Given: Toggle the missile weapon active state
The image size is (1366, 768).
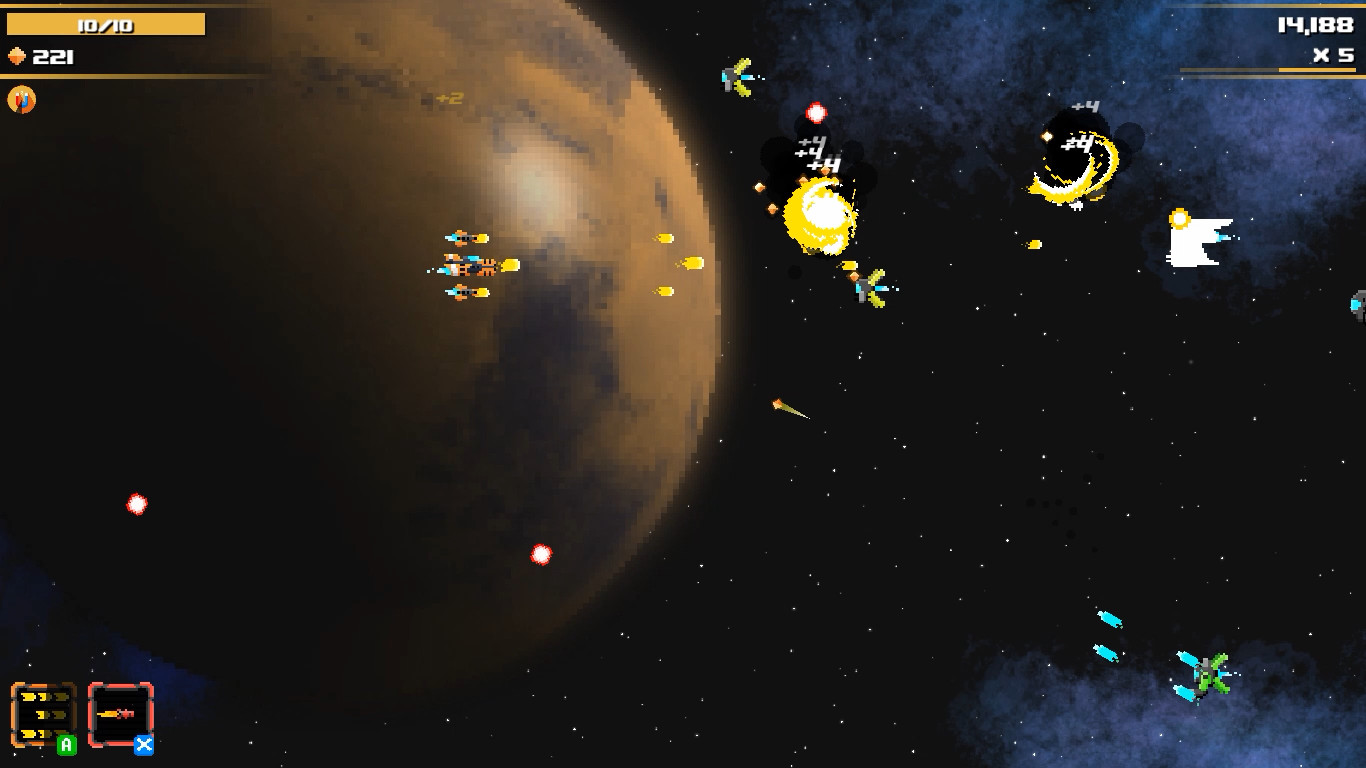Looking at the screenshot, I should [x=121, y=714].
